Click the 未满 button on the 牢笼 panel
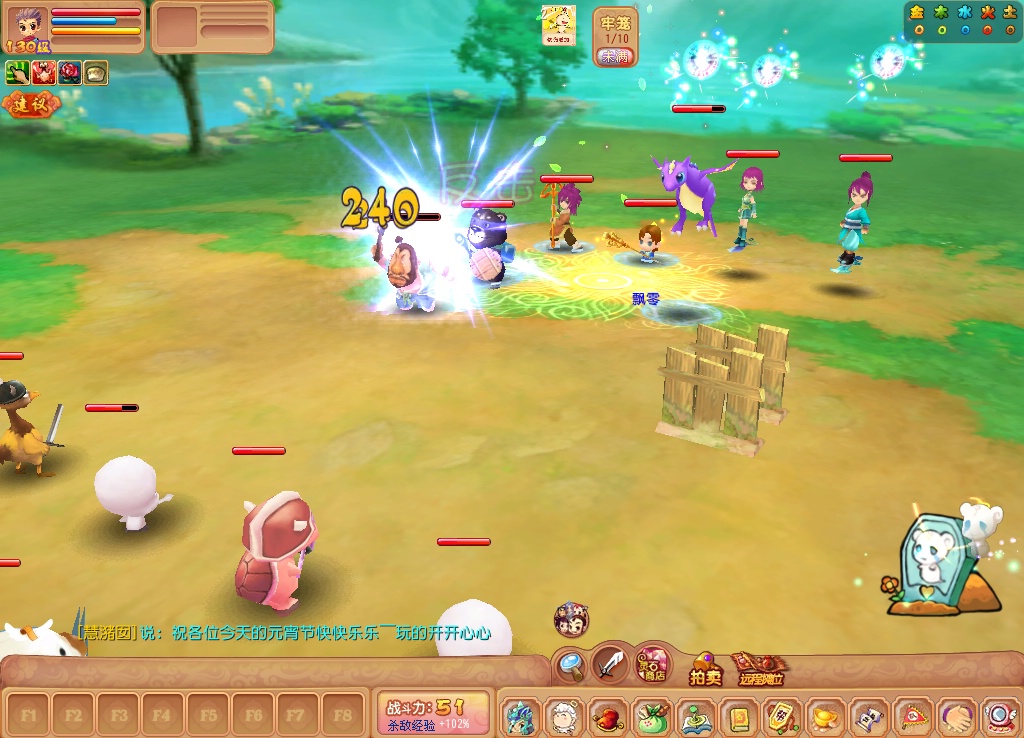Screen dimensions: 1024x738 click(615, 56)
